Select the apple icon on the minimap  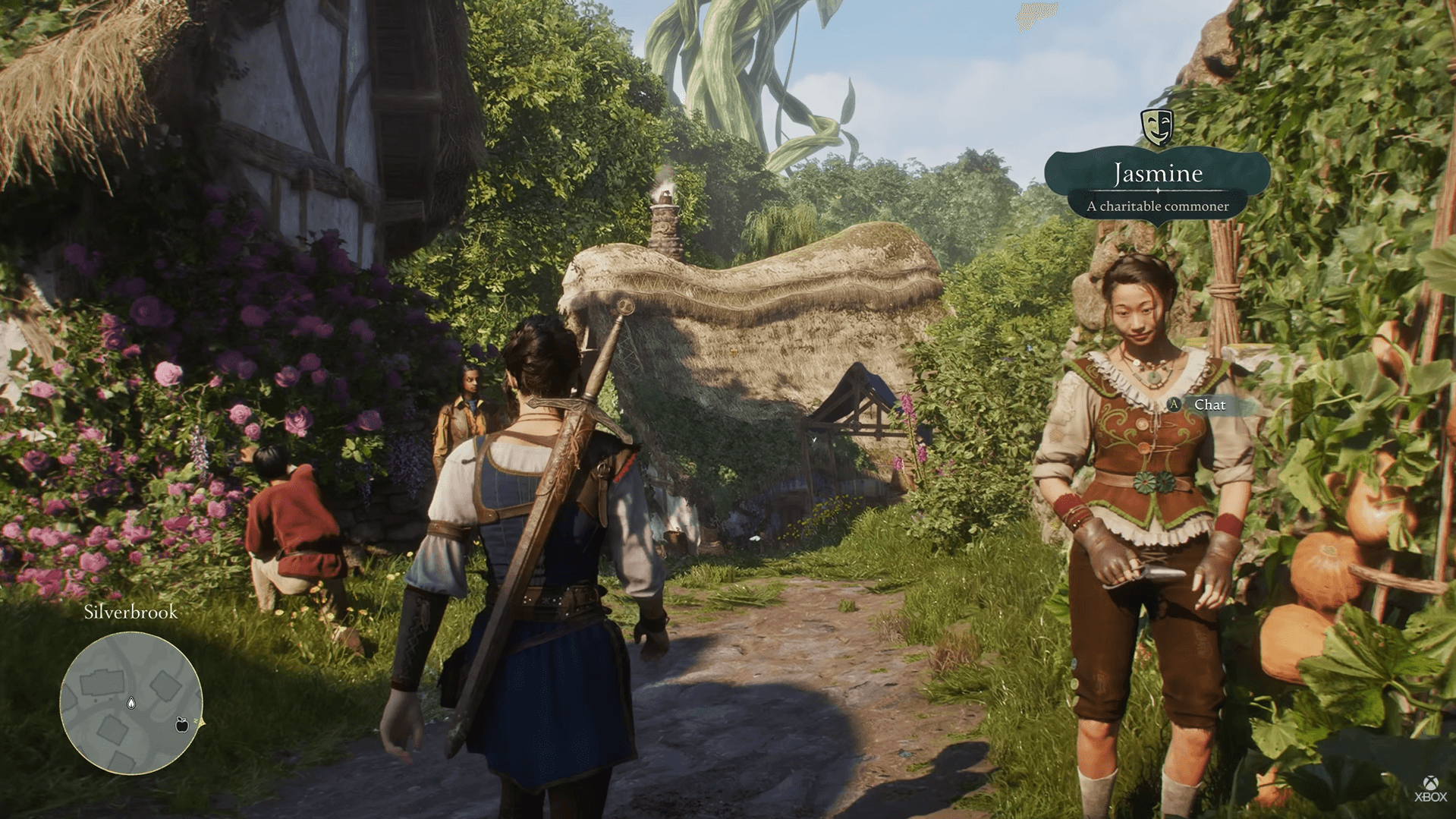182,725
